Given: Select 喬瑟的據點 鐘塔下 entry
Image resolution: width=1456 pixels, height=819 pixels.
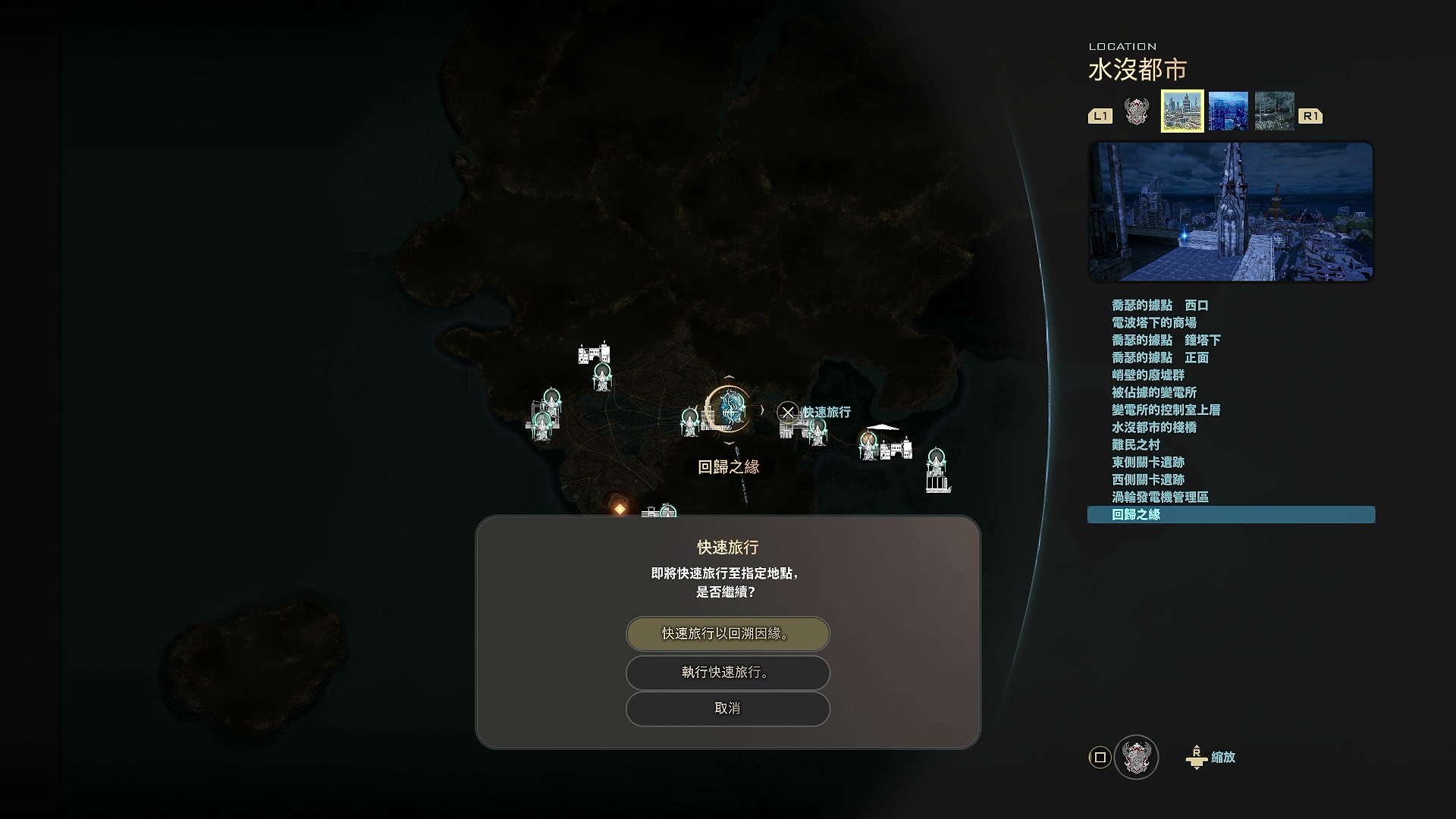Looking at the screenshot, I should 1166,340.
